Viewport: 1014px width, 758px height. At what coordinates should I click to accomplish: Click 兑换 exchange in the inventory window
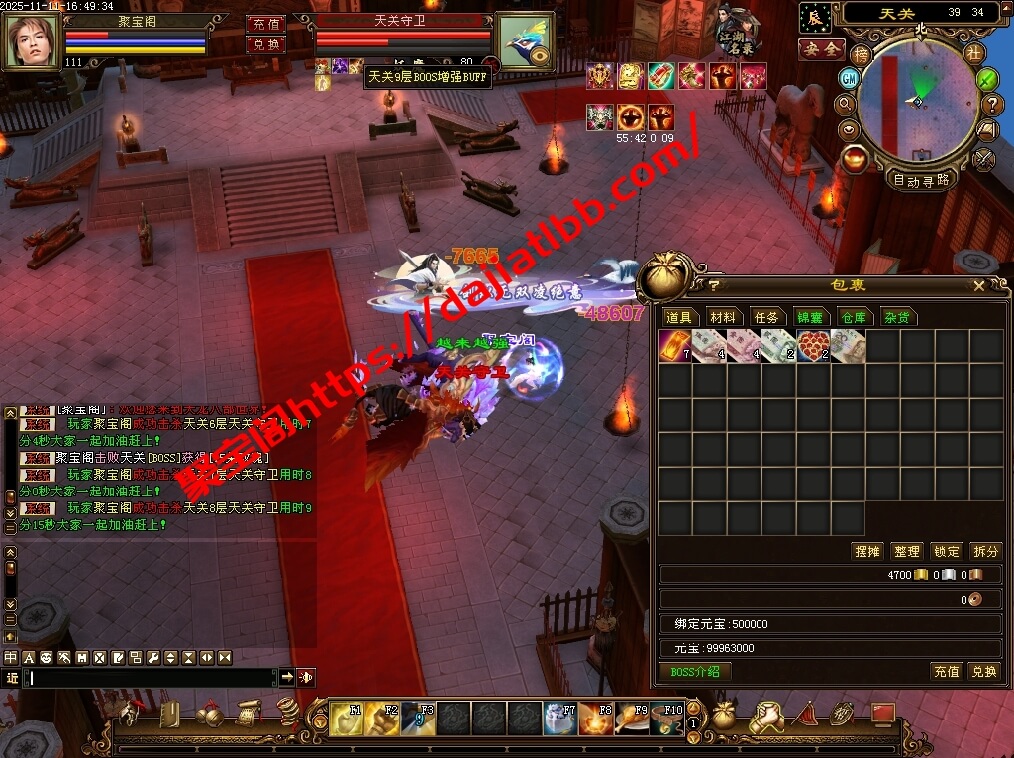(x=984, y=672)
